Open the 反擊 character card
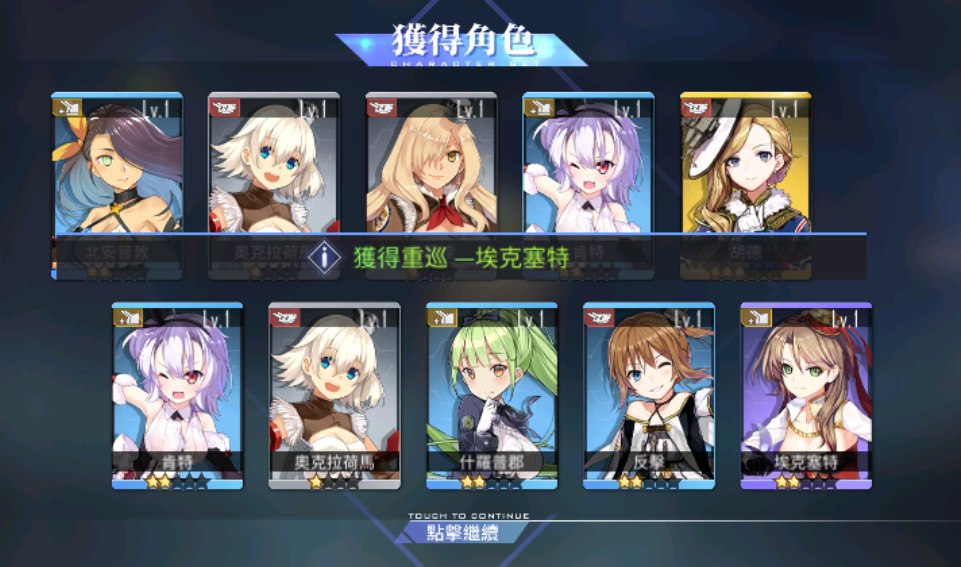The image size is (961, 567). [648, 394]
